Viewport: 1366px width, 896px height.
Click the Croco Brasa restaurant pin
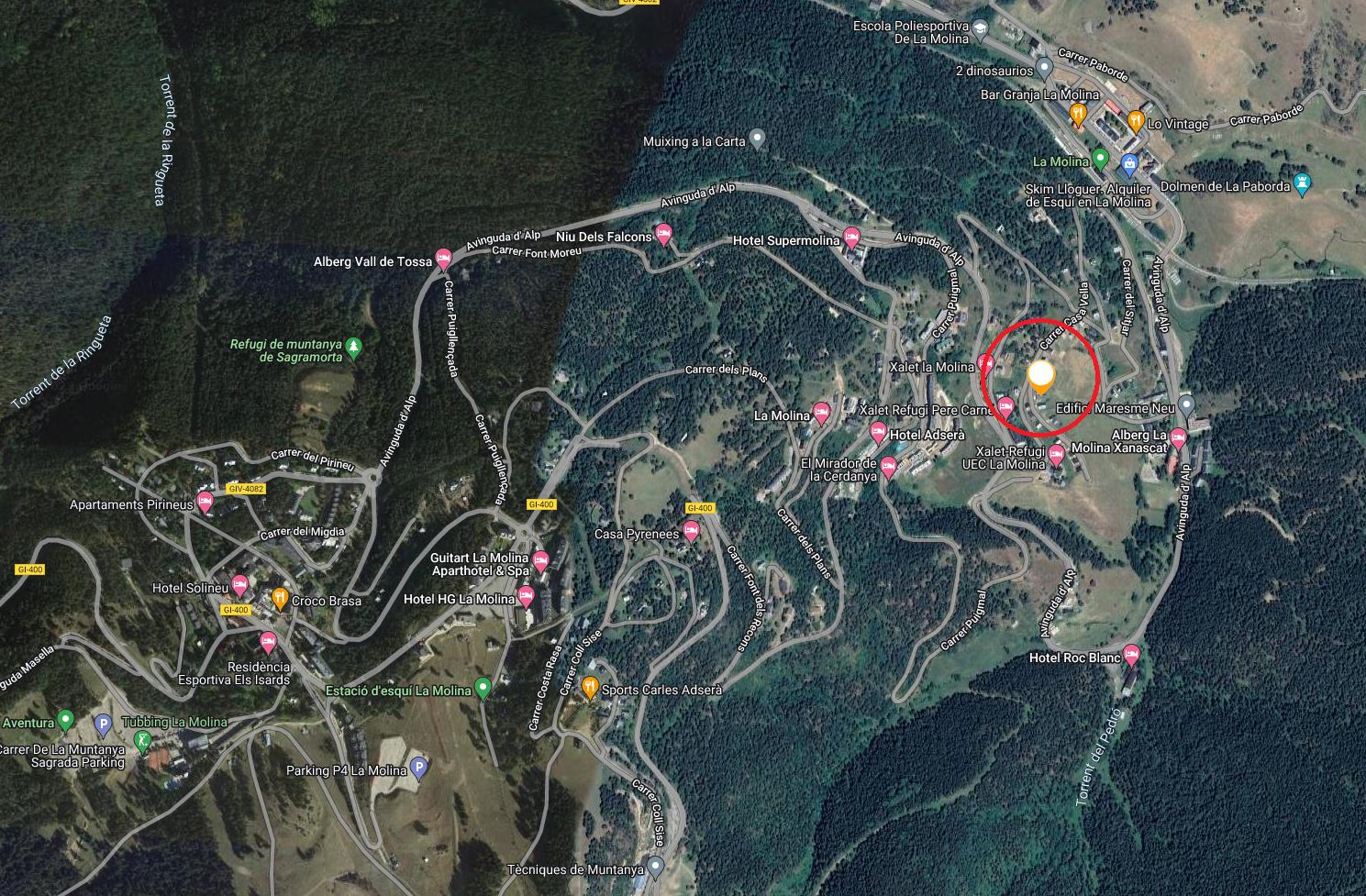pyautogui.click(x=280, y=598)
